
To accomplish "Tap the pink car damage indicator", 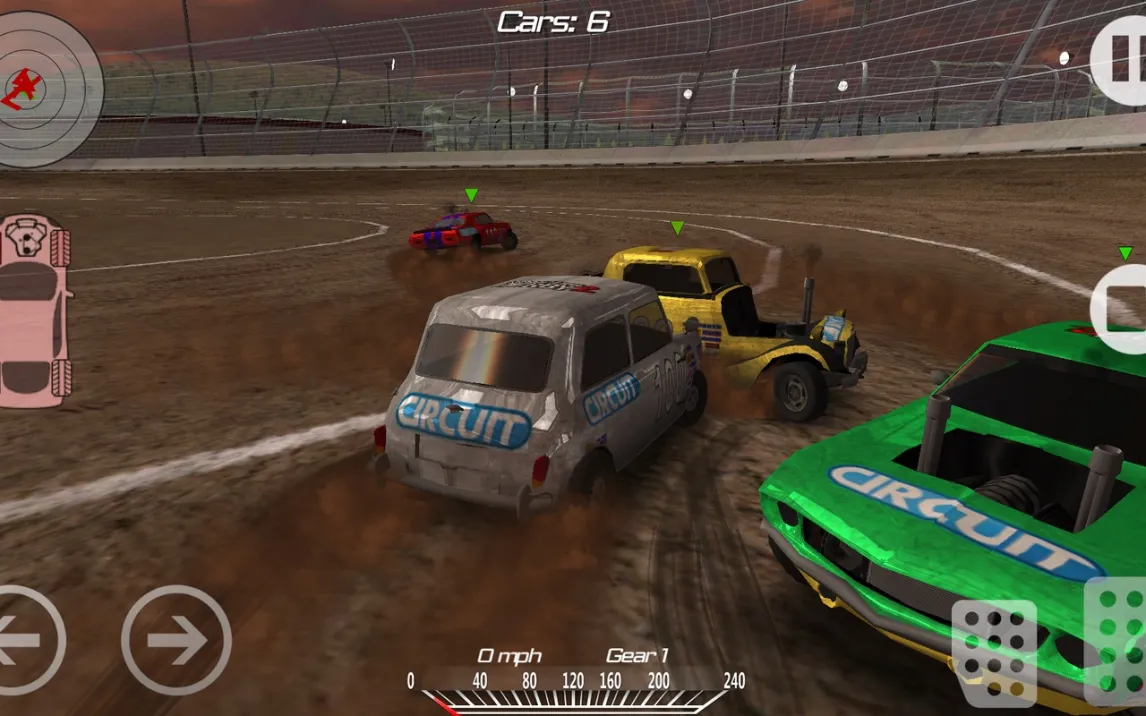I will [35, 310].
